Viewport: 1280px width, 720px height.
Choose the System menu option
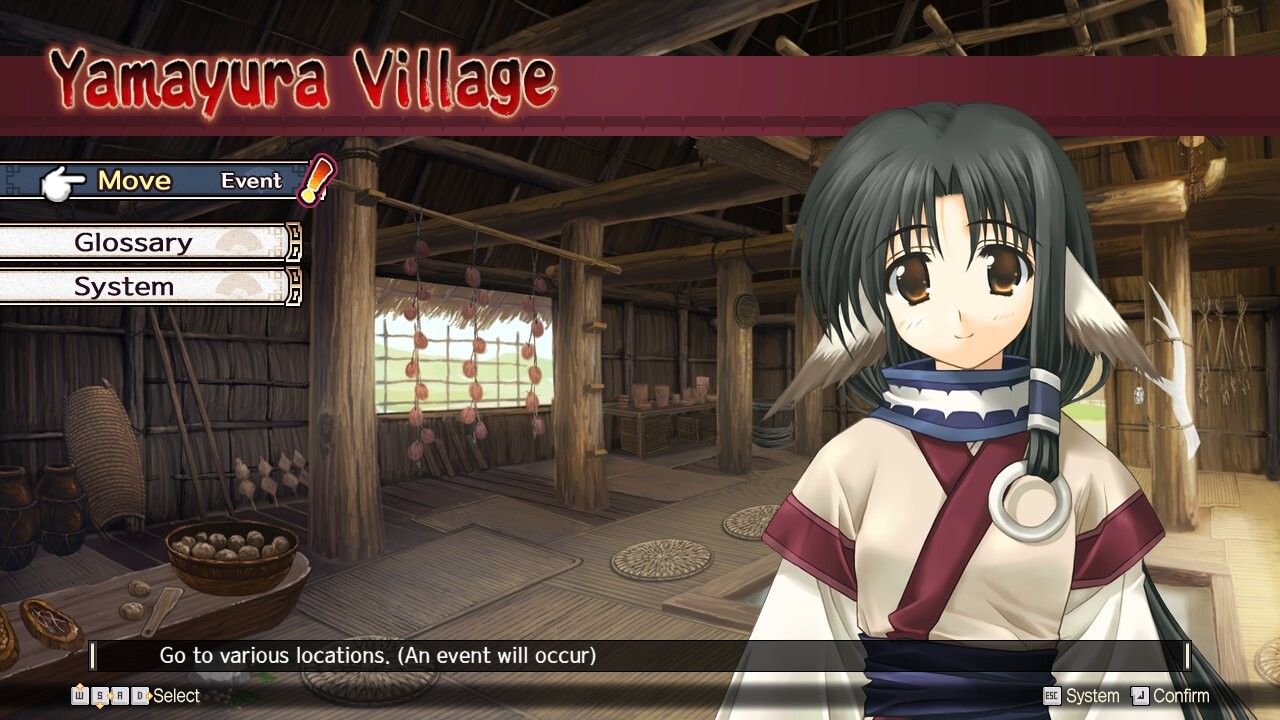click(x=125, y=287)
